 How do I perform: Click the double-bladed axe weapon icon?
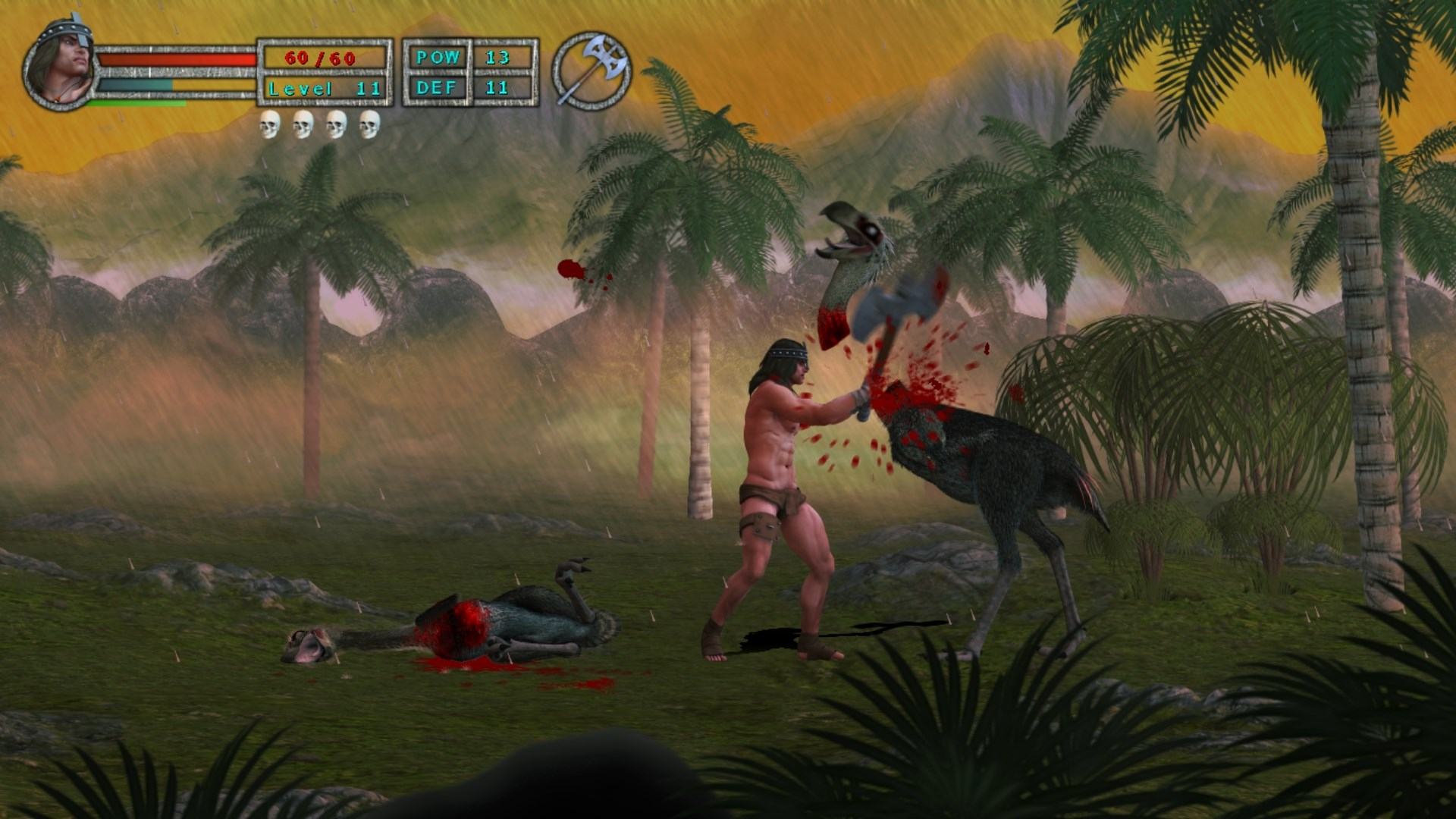(x=591, y=71)
